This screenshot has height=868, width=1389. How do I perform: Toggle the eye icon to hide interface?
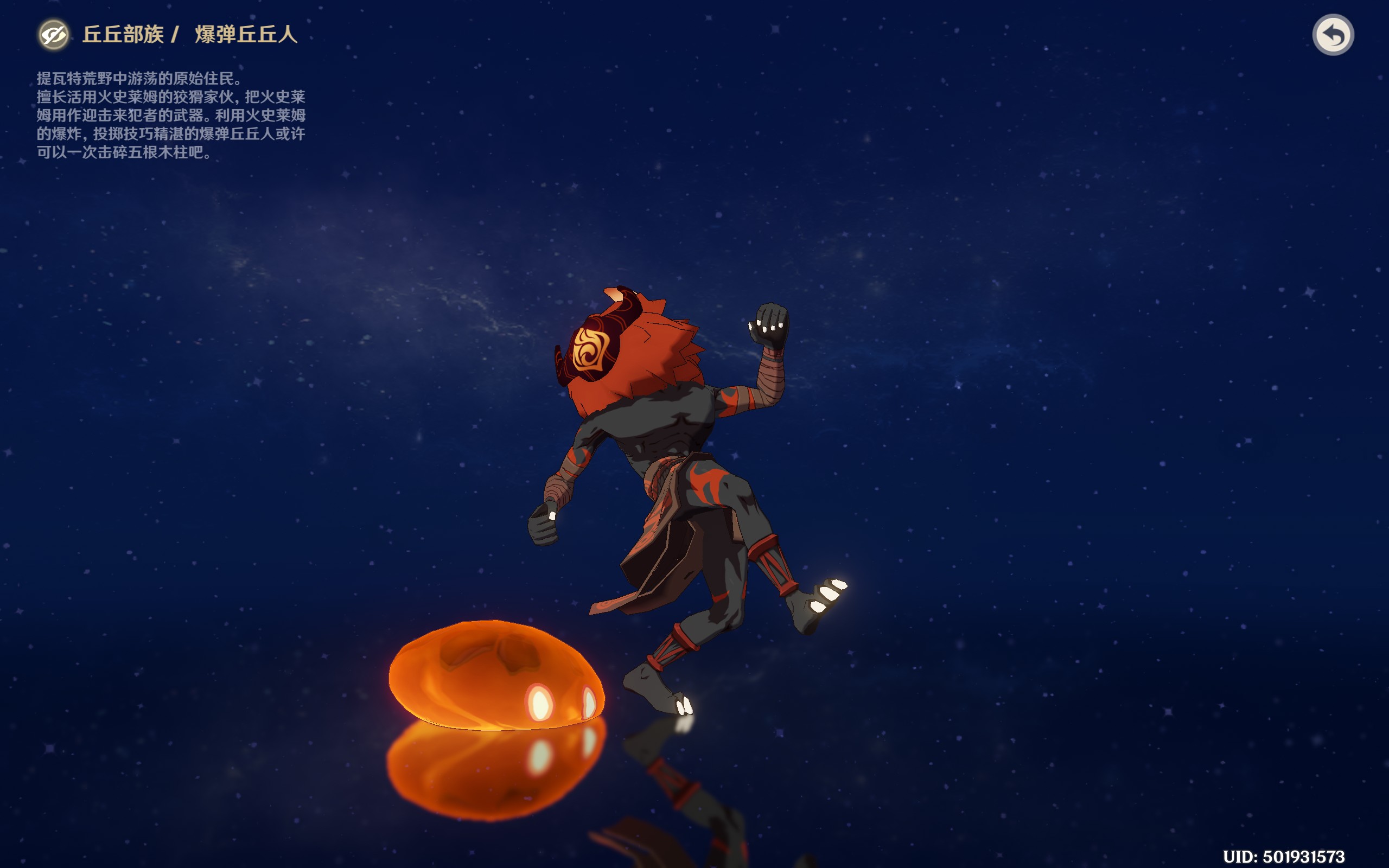(x=53, y=35)
